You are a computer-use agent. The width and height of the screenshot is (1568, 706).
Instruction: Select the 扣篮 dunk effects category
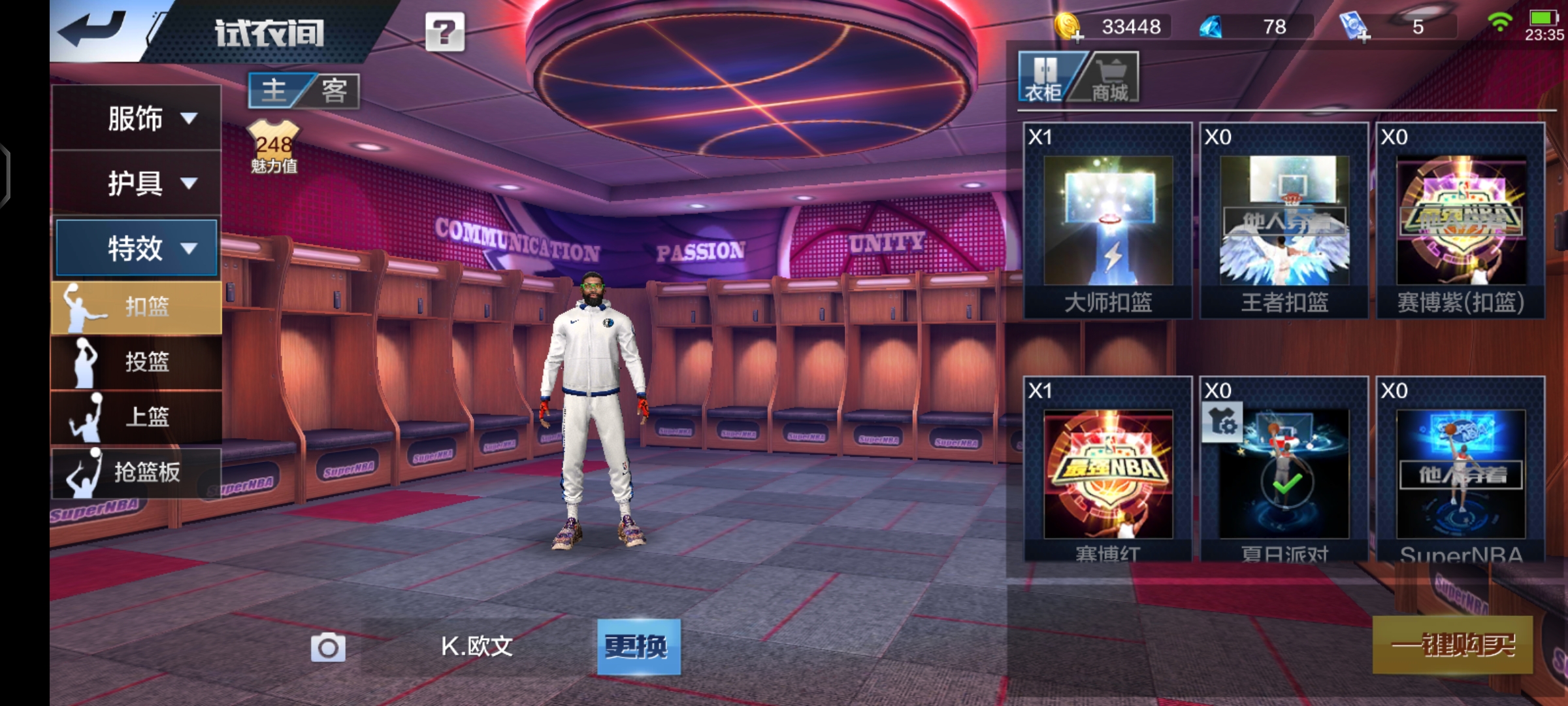137,307
